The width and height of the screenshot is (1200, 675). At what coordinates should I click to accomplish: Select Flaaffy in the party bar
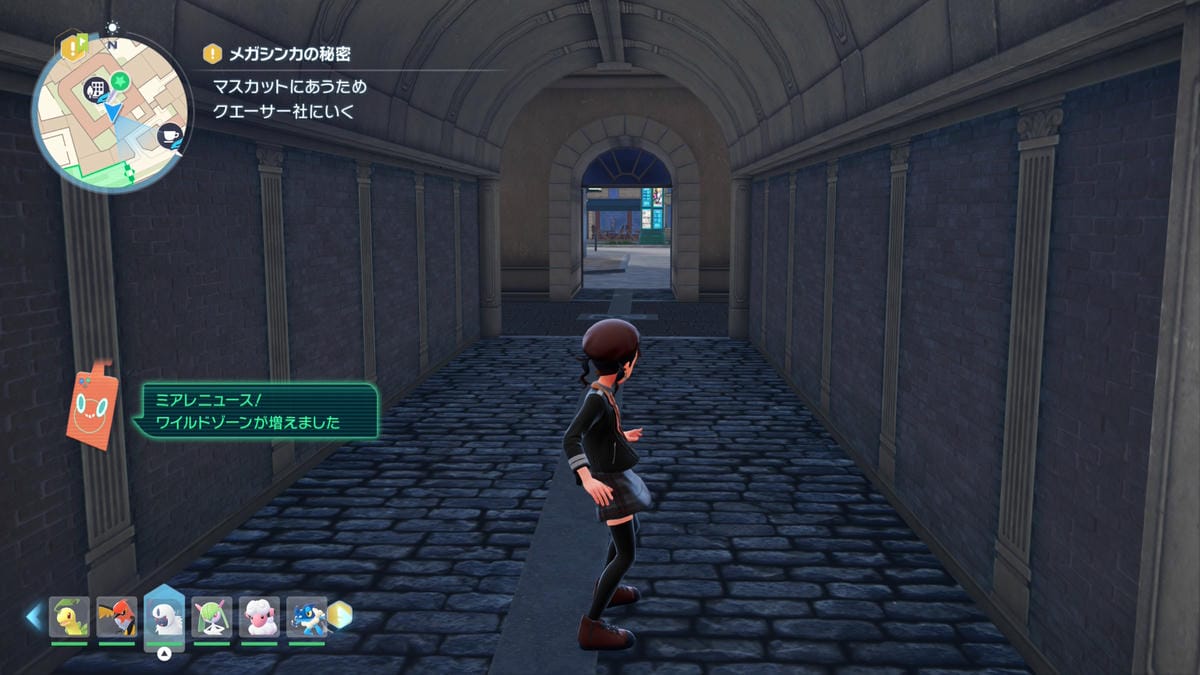tap(259, 616)
